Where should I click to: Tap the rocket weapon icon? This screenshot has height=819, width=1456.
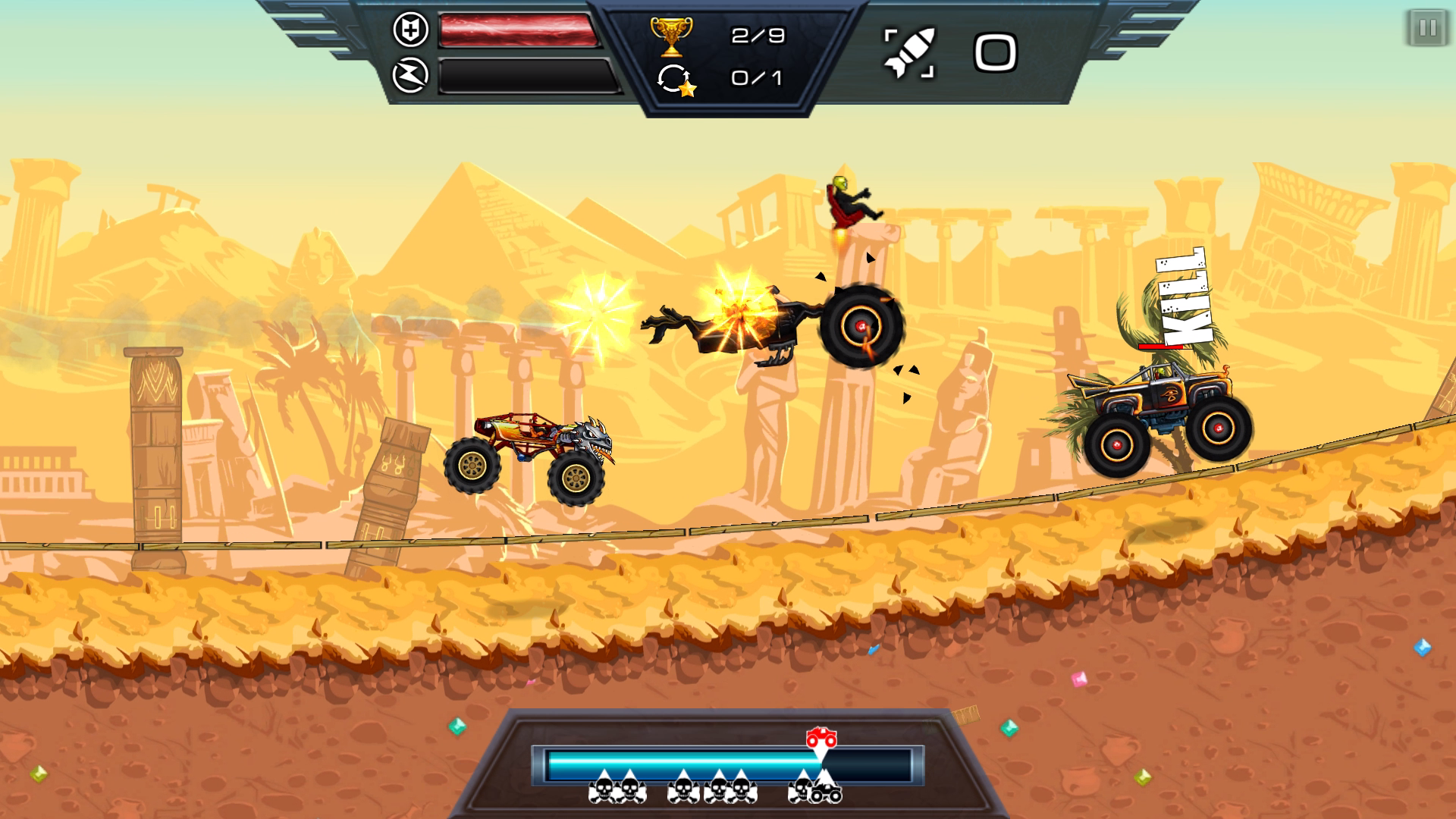click(x=910, y=53)
